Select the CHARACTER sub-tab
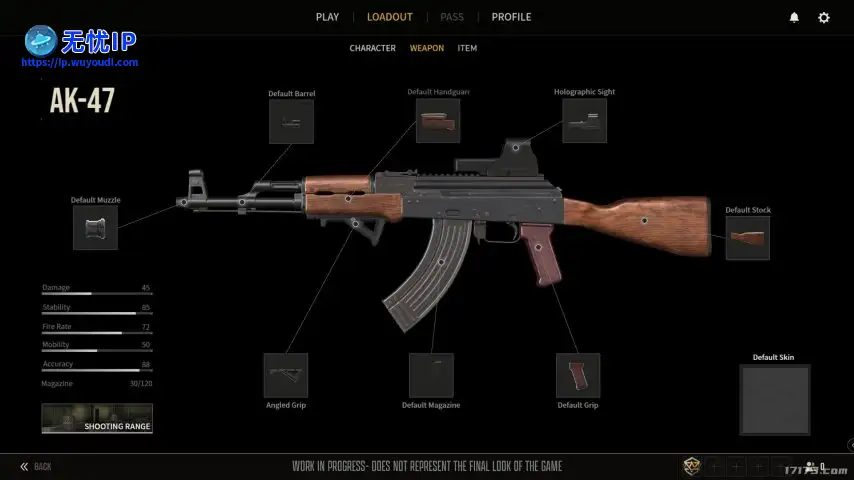The height and width of the screenshot is (480, 854). [x=372, y=48]
